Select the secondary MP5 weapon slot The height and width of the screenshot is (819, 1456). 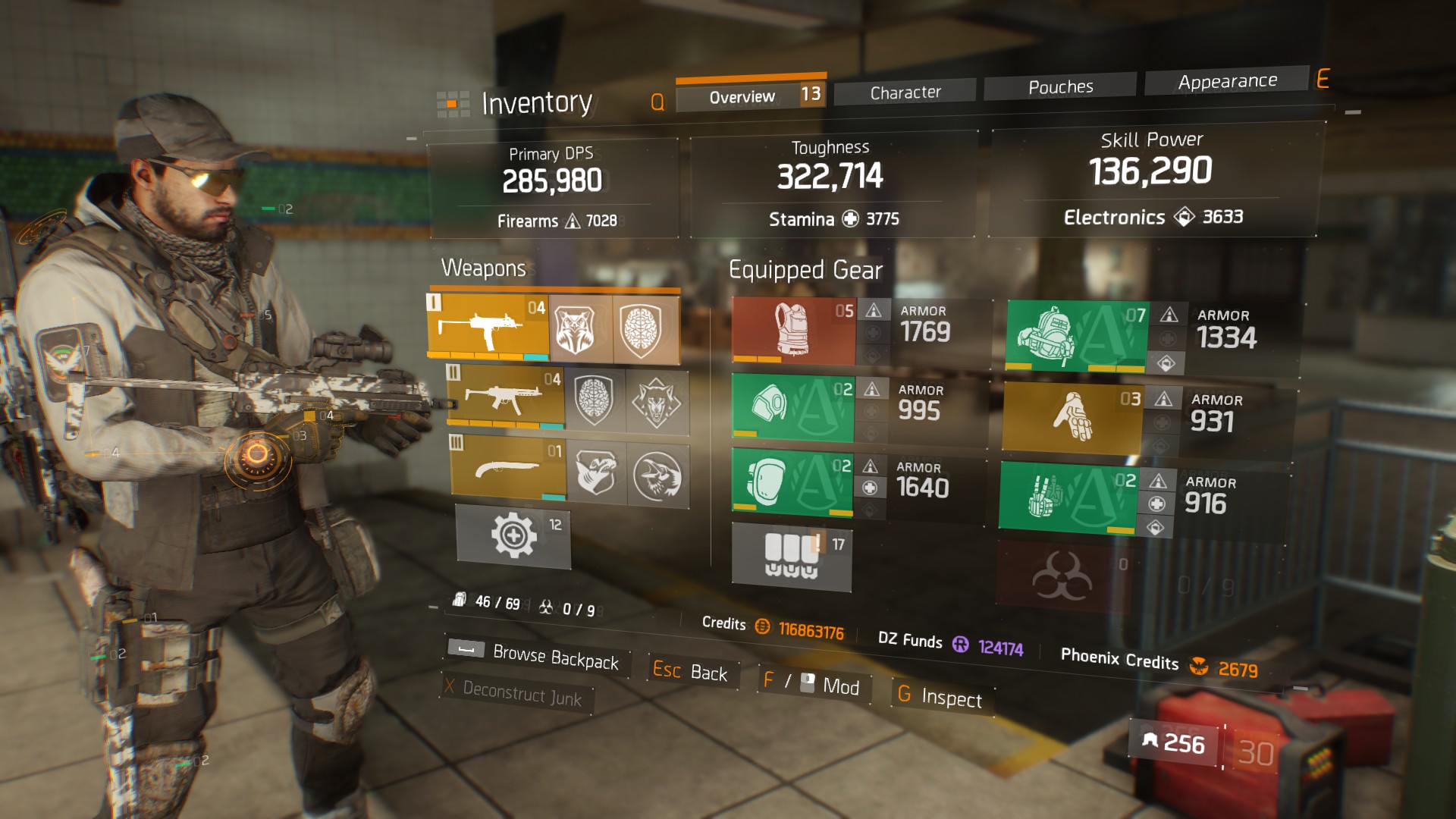[506, 397]
